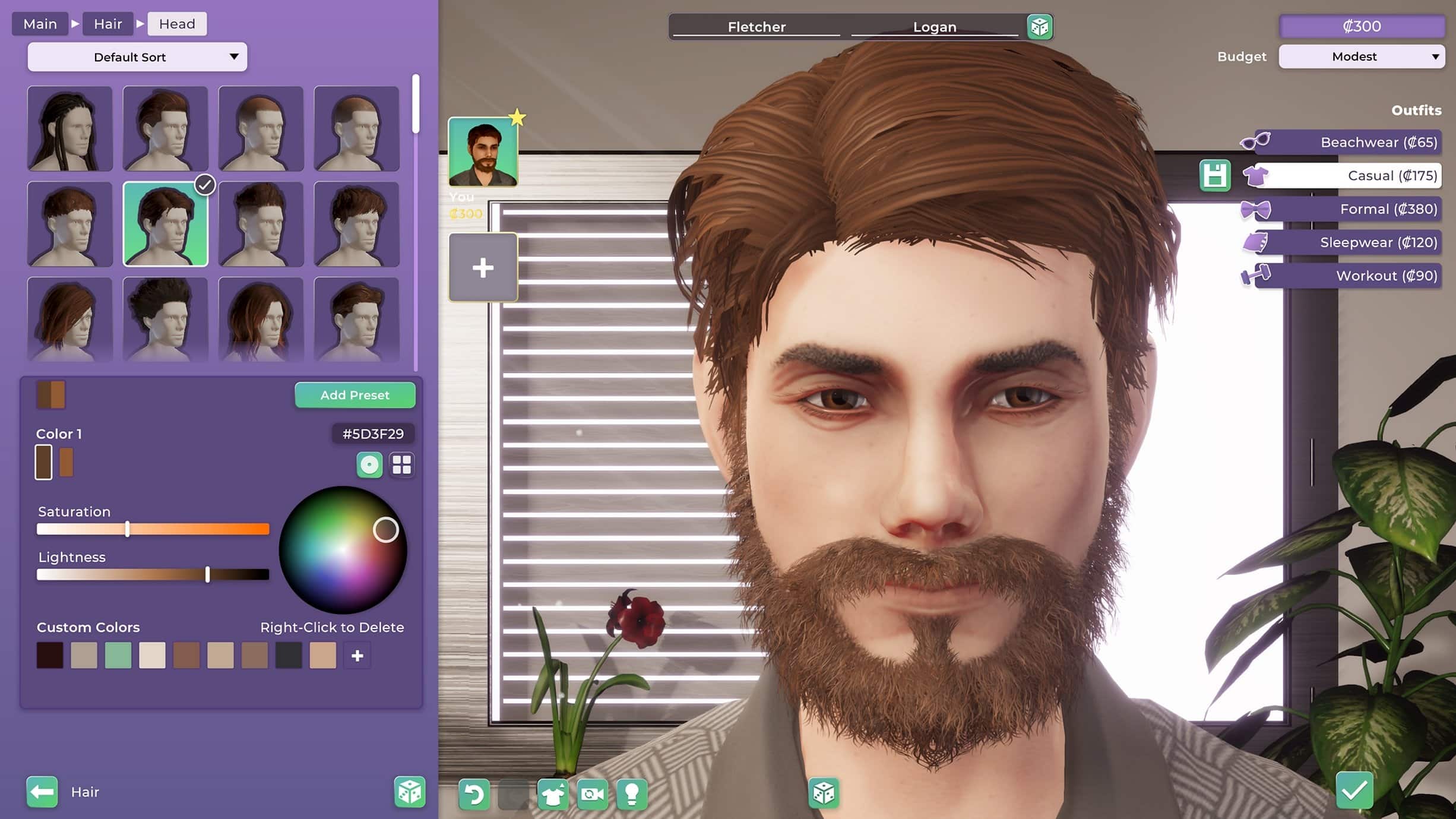Select the Beachwear outfit
Viewport: 1456px width, 819px height.
(1348, 143)
